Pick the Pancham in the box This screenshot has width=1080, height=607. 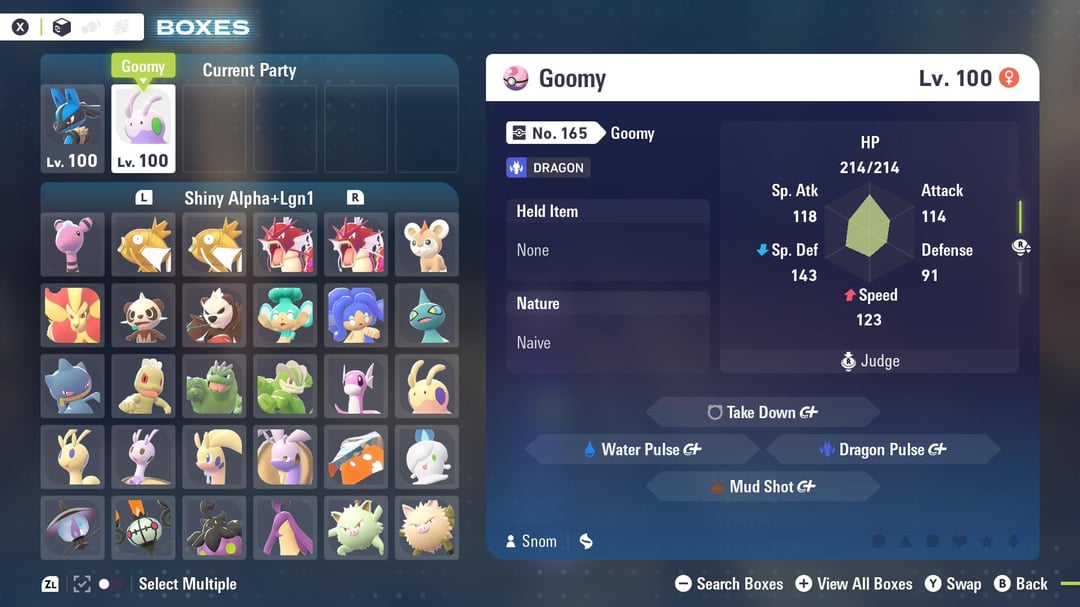pos(143,315)
